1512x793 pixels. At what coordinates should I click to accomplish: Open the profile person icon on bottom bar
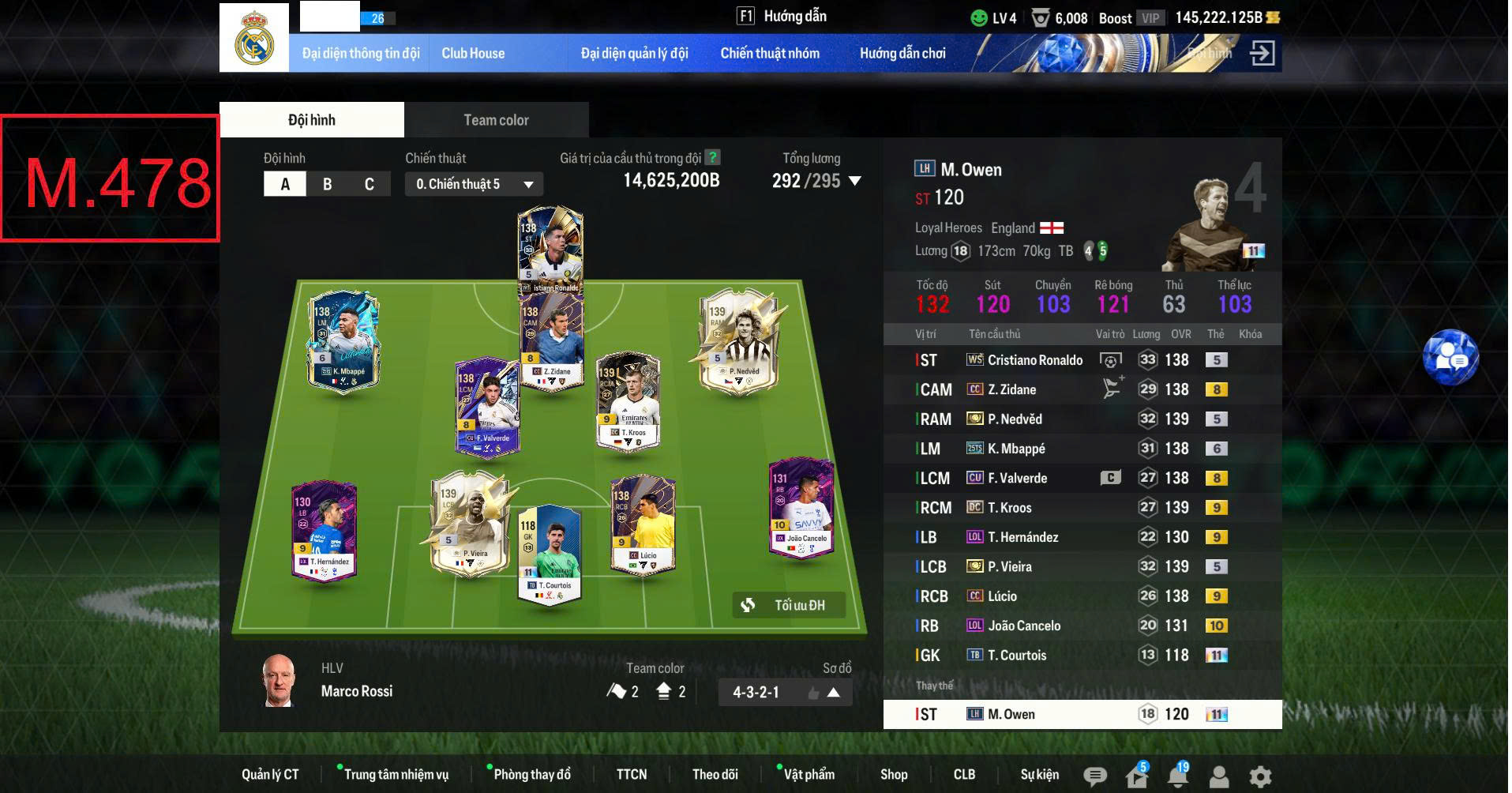(1218, 775)
